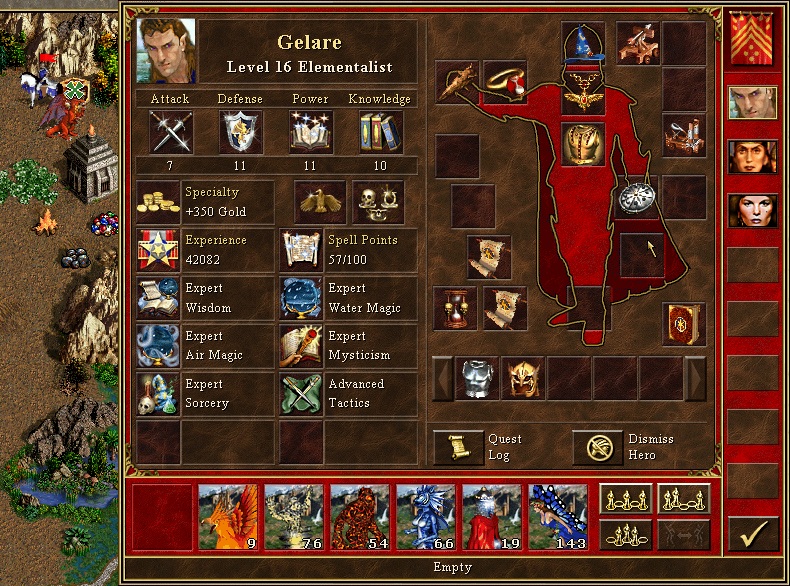Show the next backpack items with right arrow
The width and height of the screenshot is (790, 586).
(x=695, y=379)
